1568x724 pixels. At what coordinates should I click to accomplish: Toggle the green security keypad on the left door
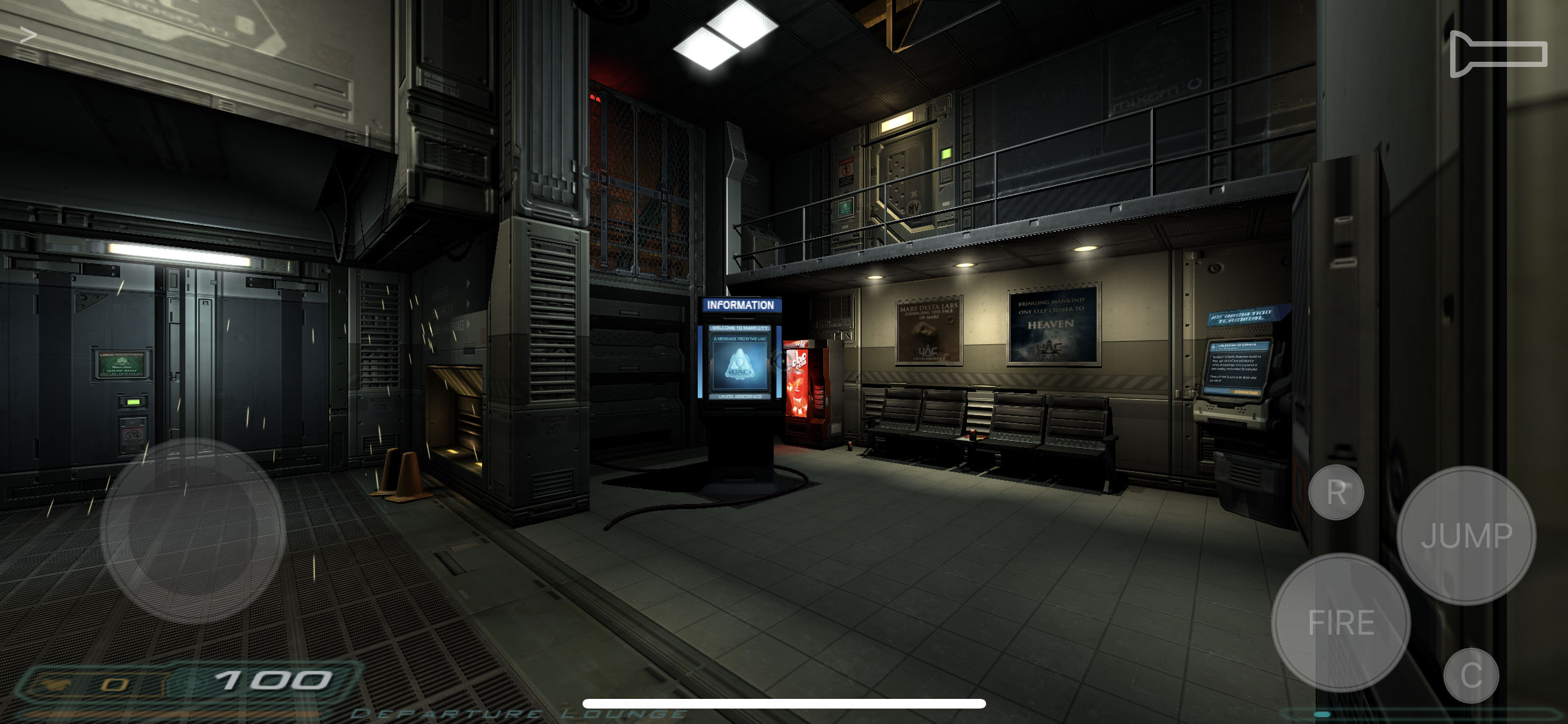133,402
